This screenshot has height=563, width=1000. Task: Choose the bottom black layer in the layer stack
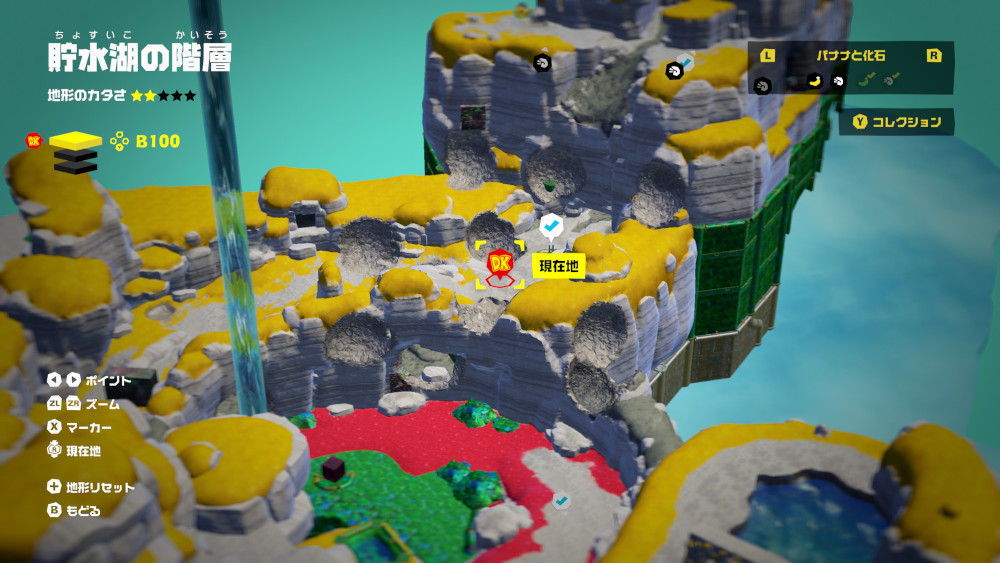pos(76,166)
